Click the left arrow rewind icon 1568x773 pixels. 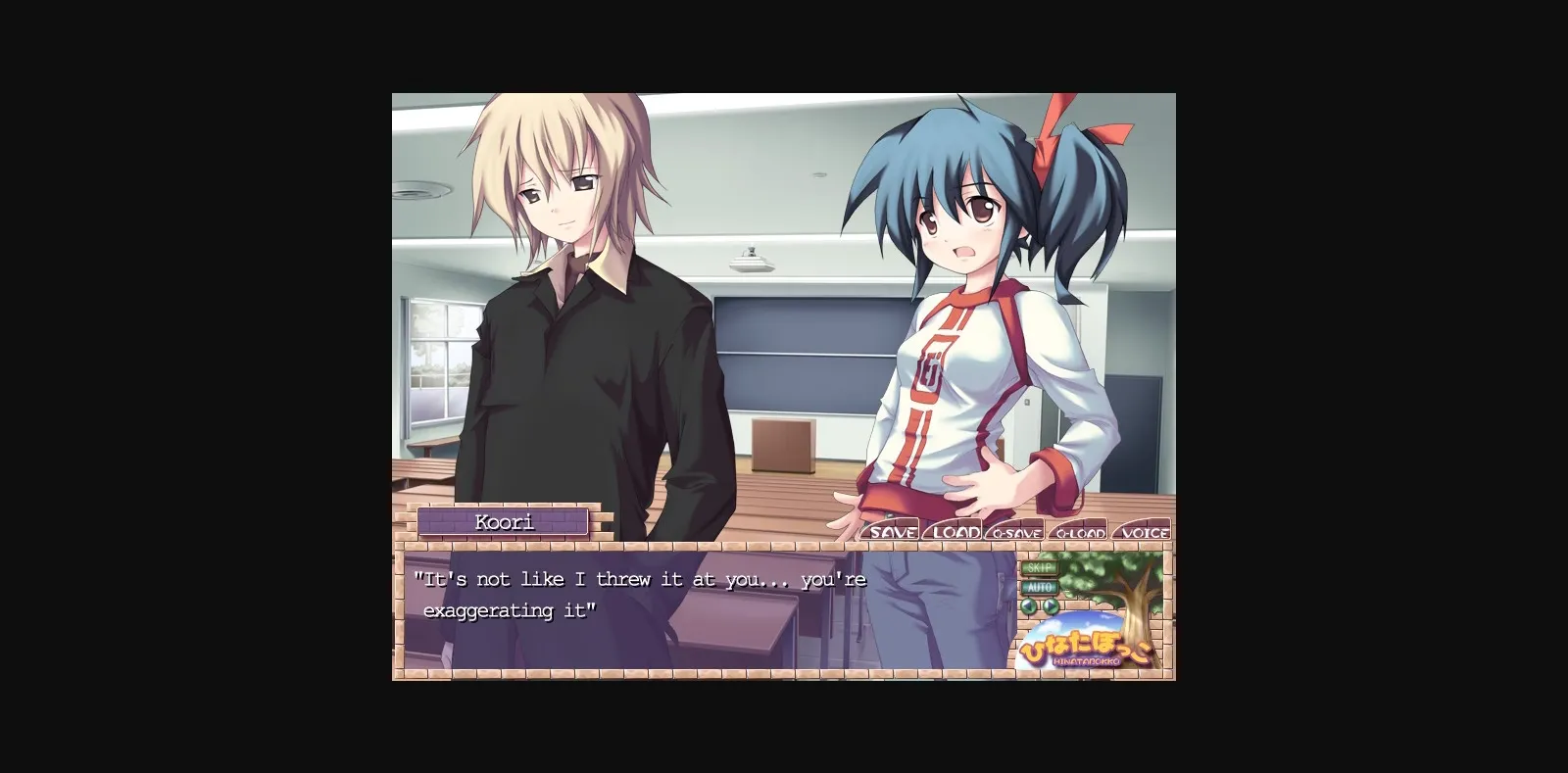tap(1029, 605)
